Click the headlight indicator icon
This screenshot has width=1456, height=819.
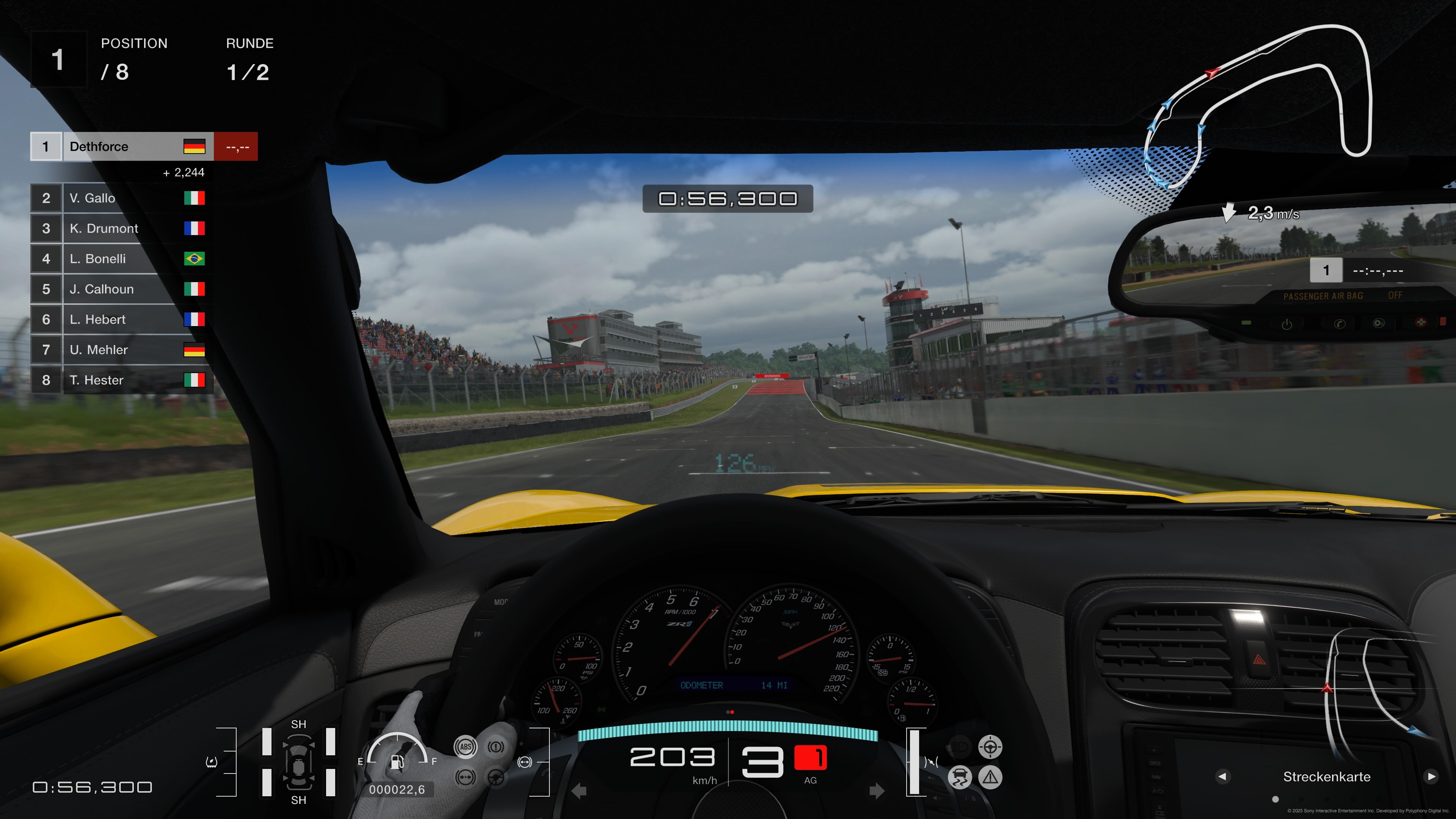click(x=959, y=747)
